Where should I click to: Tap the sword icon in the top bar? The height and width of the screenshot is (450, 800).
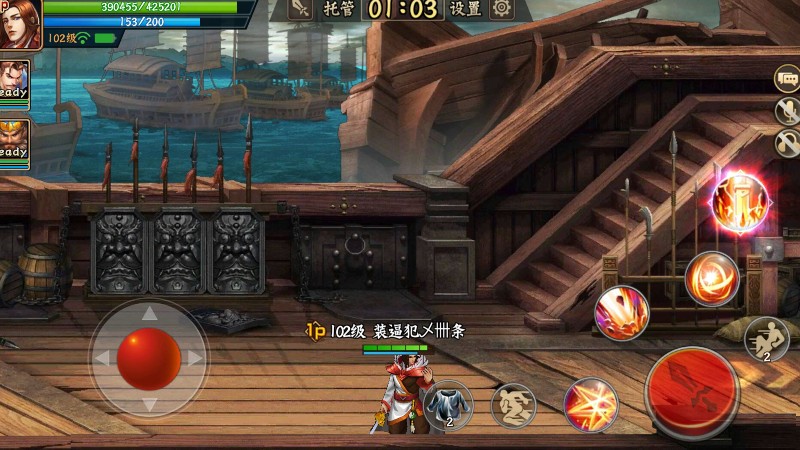click(x=300, y=9)
